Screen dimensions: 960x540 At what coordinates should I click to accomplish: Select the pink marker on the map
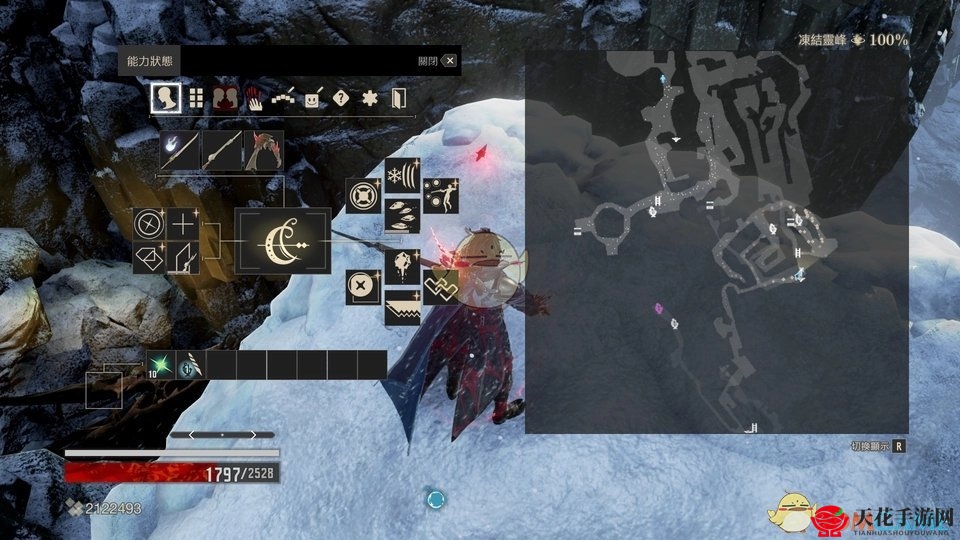point(658,308)
